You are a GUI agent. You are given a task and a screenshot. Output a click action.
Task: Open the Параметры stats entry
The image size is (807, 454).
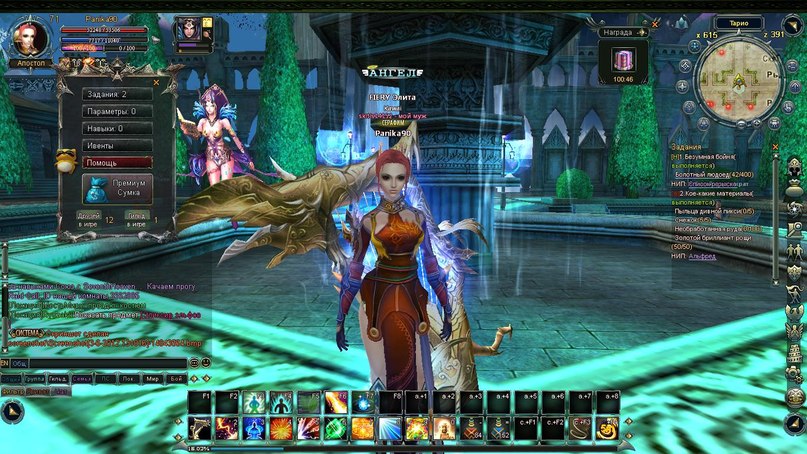tap(117, 111)
